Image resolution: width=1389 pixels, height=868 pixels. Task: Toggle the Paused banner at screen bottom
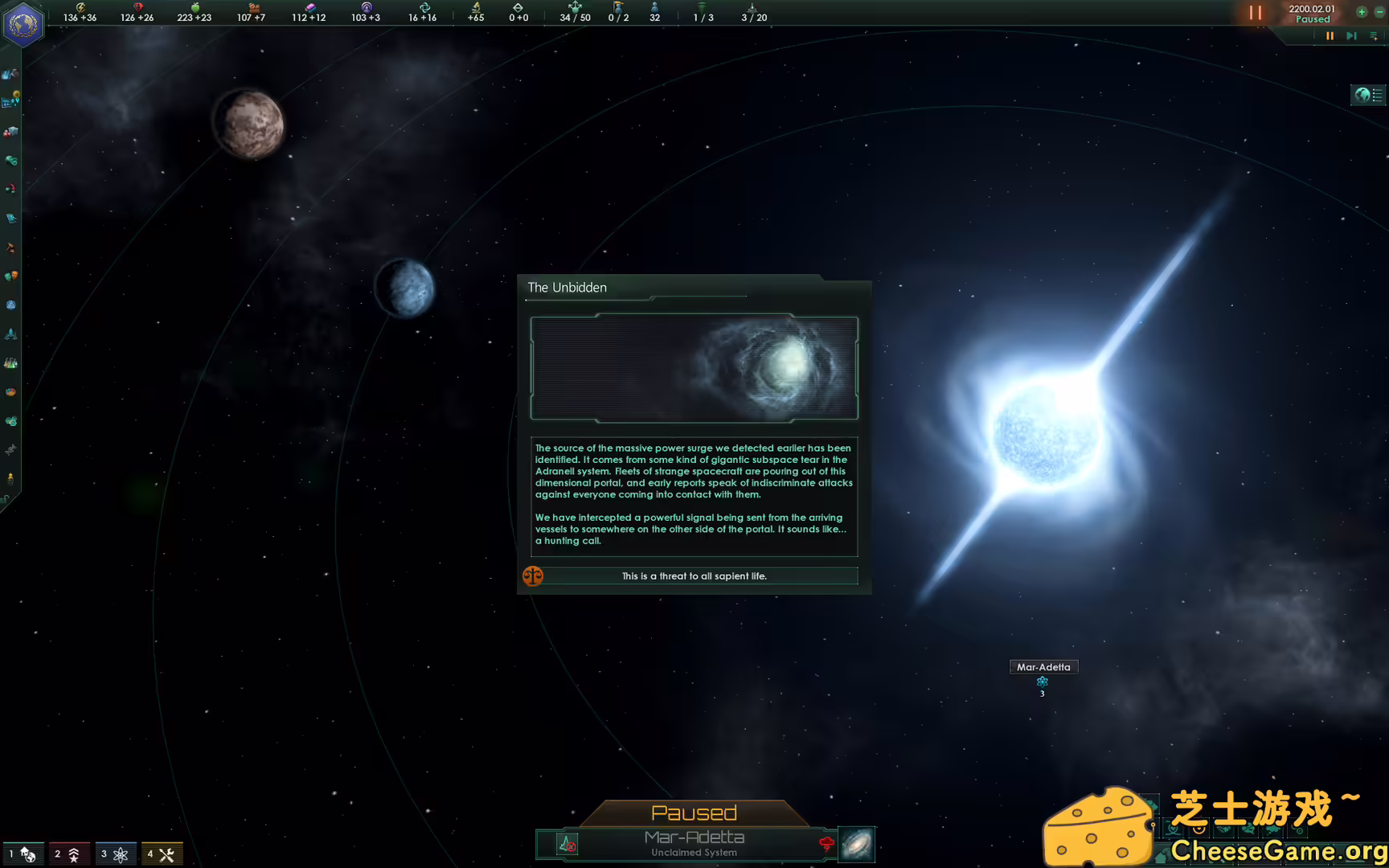694,812
